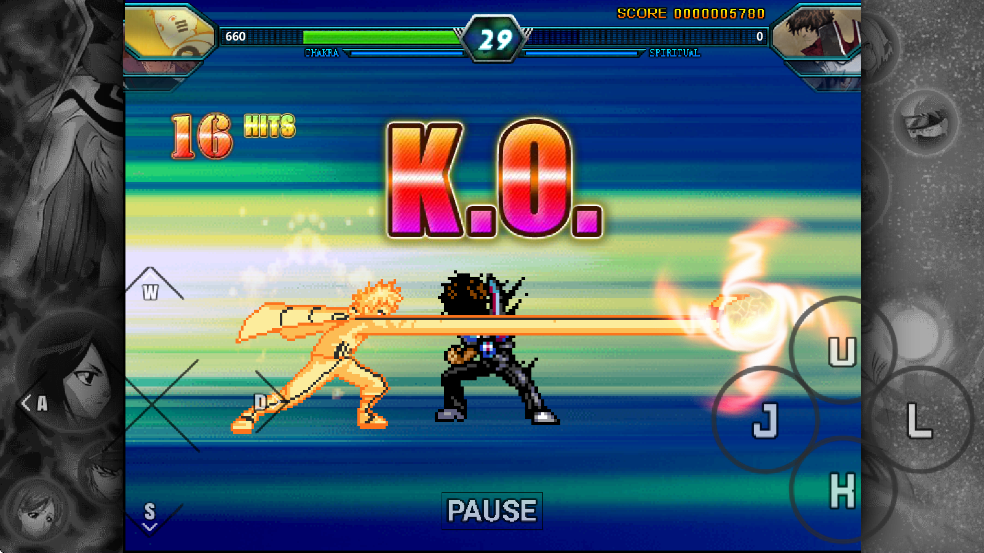Tap the U skill button
The height and width of the screenshot is (553, 984).
coord(842,351)
